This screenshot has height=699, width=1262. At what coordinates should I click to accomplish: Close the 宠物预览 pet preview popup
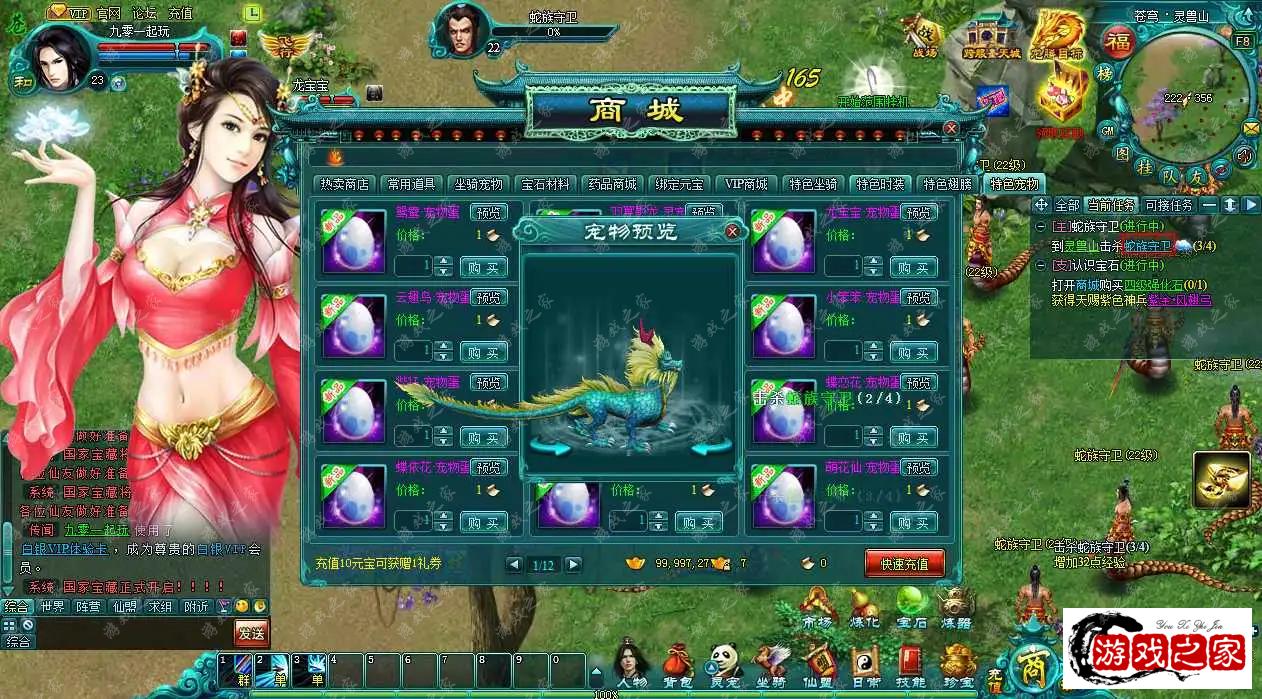coord(732,232)
